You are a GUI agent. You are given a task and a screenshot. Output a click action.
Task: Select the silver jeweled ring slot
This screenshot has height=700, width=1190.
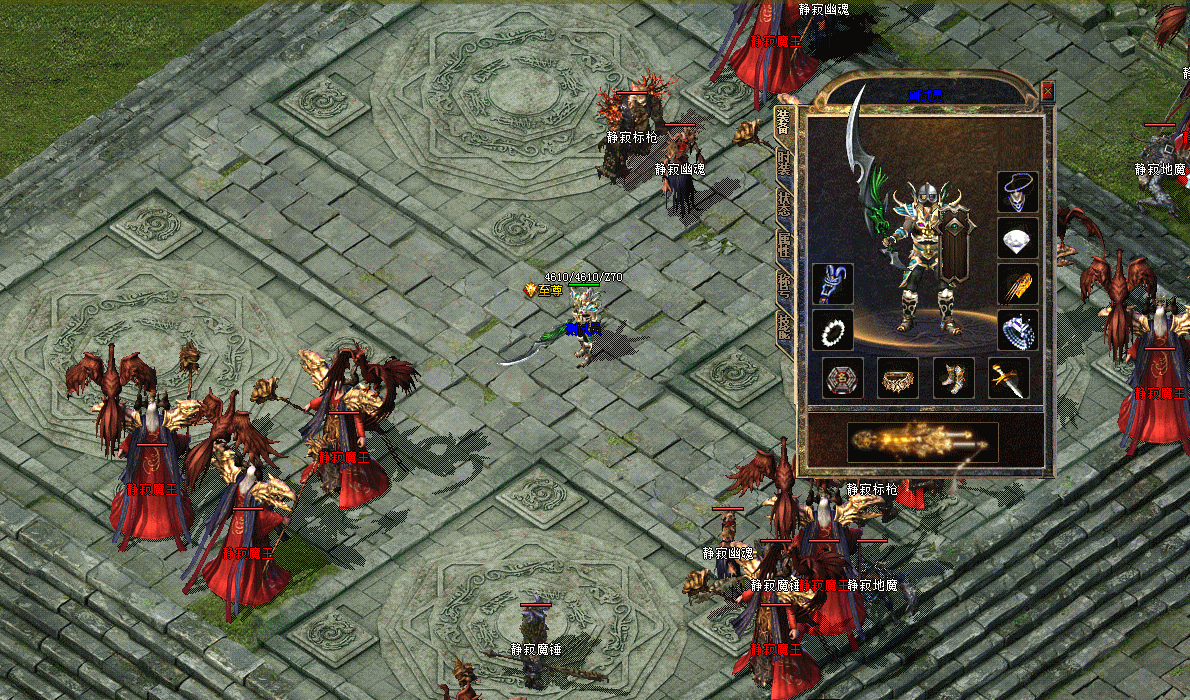tap(1017, 330)
